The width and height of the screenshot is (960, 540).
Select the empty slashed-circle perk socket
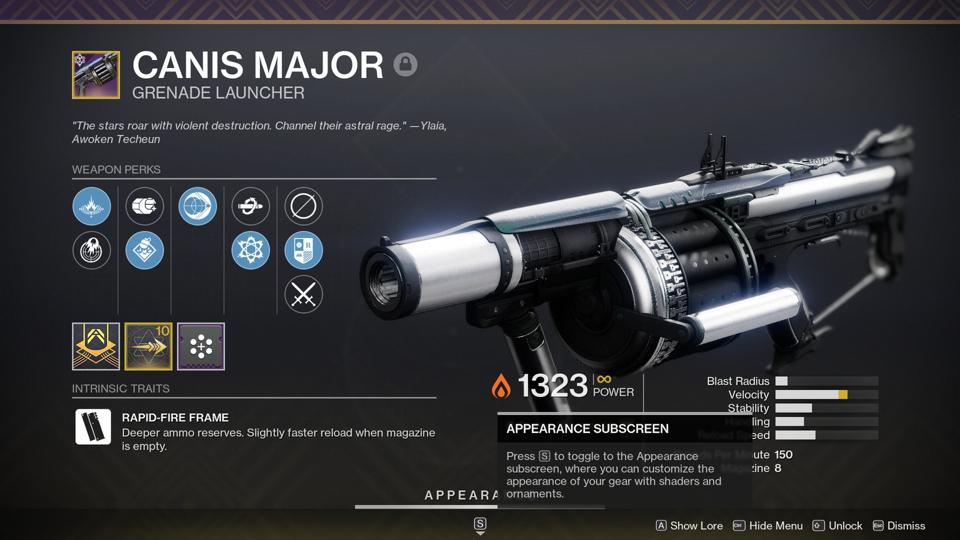(x=303, y=207)
